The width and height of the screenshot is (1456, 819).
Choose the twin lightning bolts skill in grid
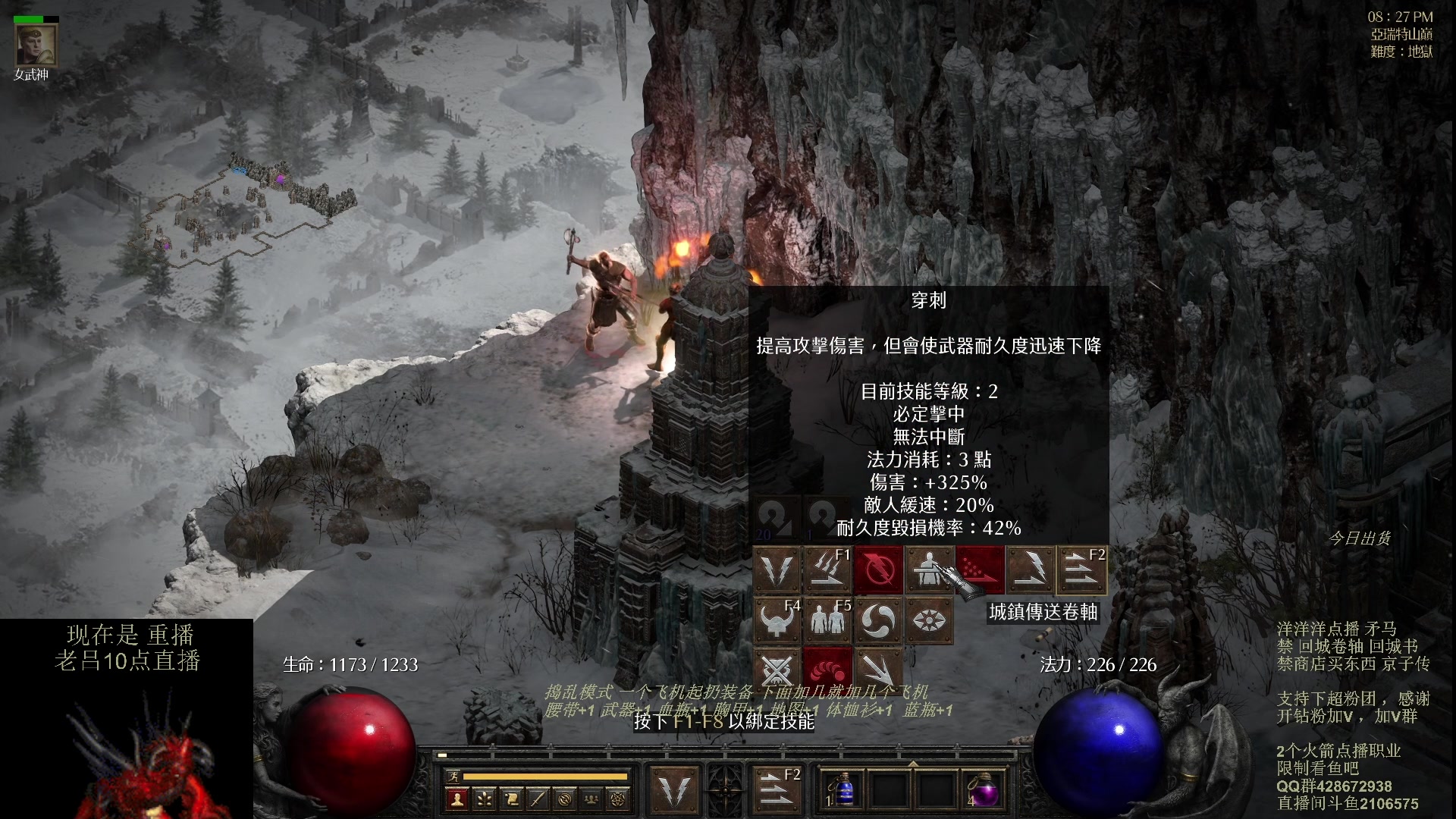tap(777, 570)
